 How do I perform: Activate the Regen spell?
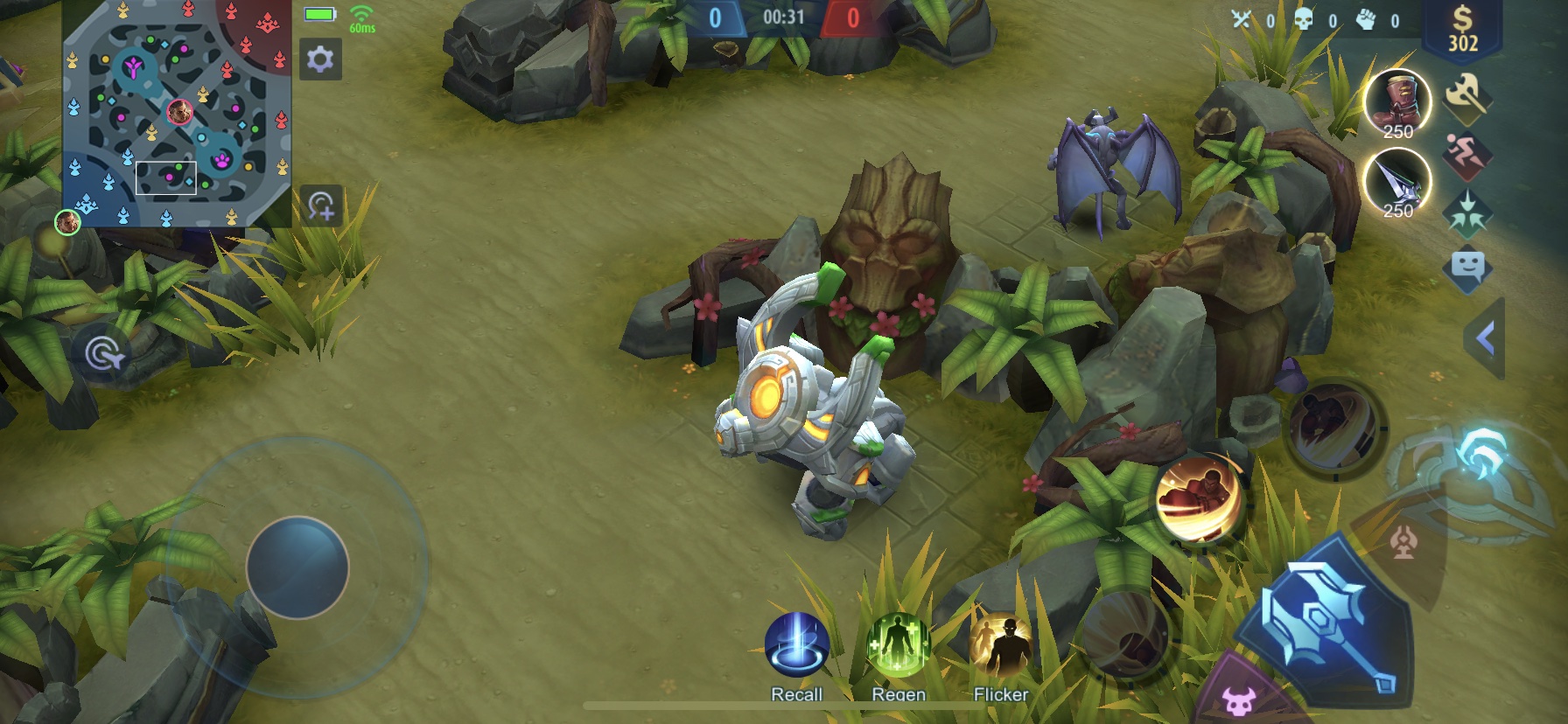coord(898,645)
